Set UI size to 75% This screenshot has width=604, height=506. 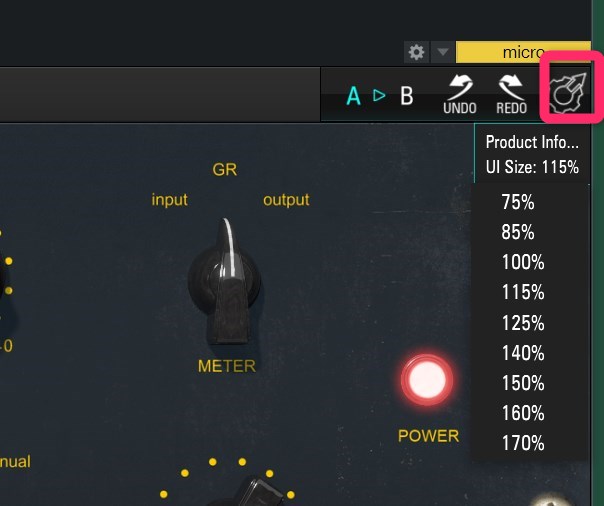pyautogui.click(x=518, y=203)
